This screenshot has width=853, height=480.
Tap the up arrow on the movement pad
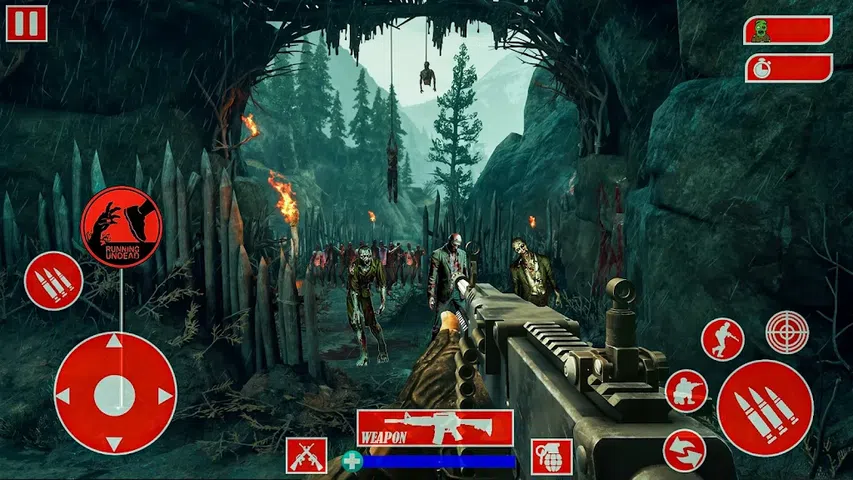click(x=115, y=343)
